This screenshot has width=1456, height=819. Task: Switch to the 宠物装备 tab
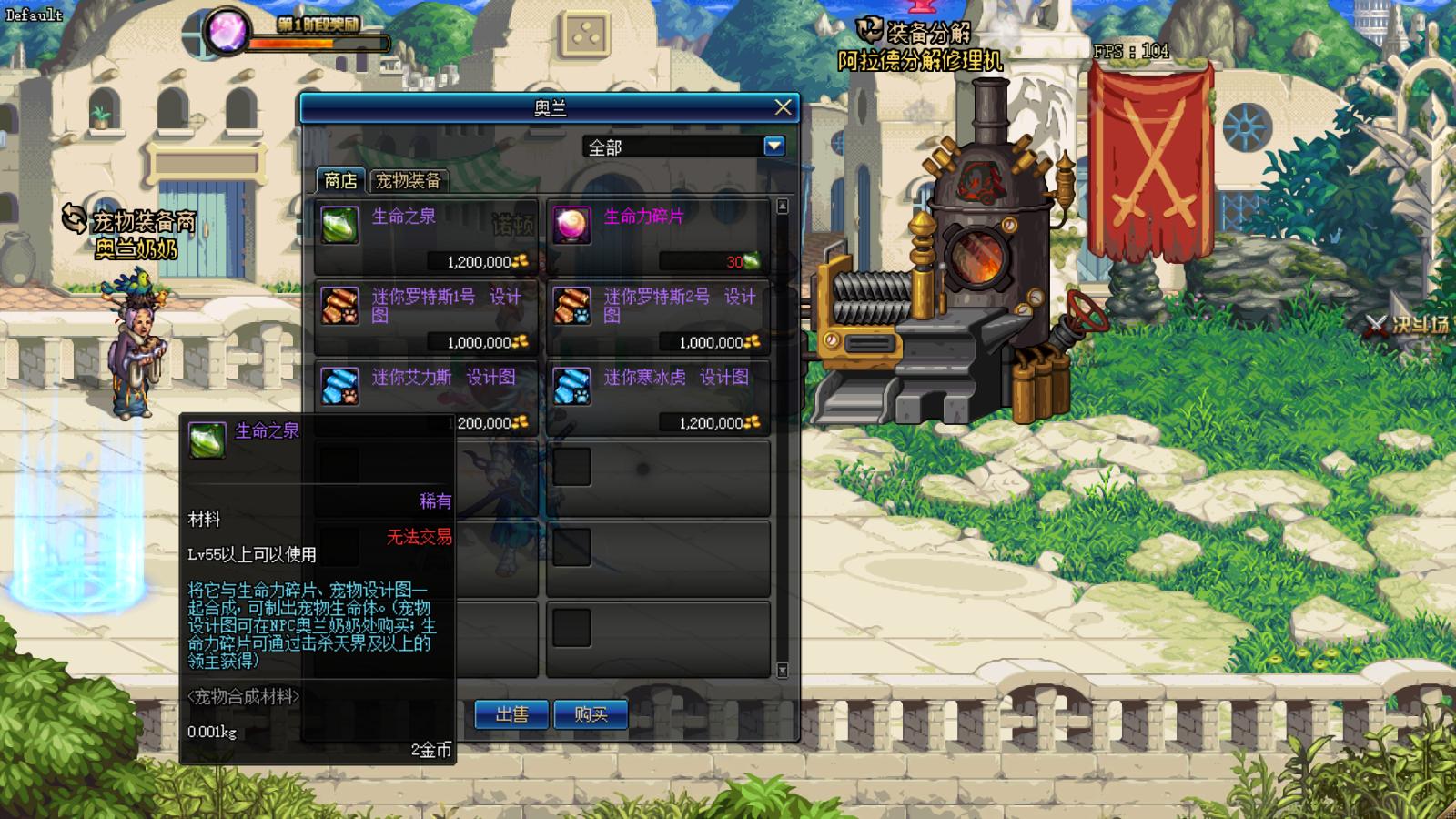408,180
